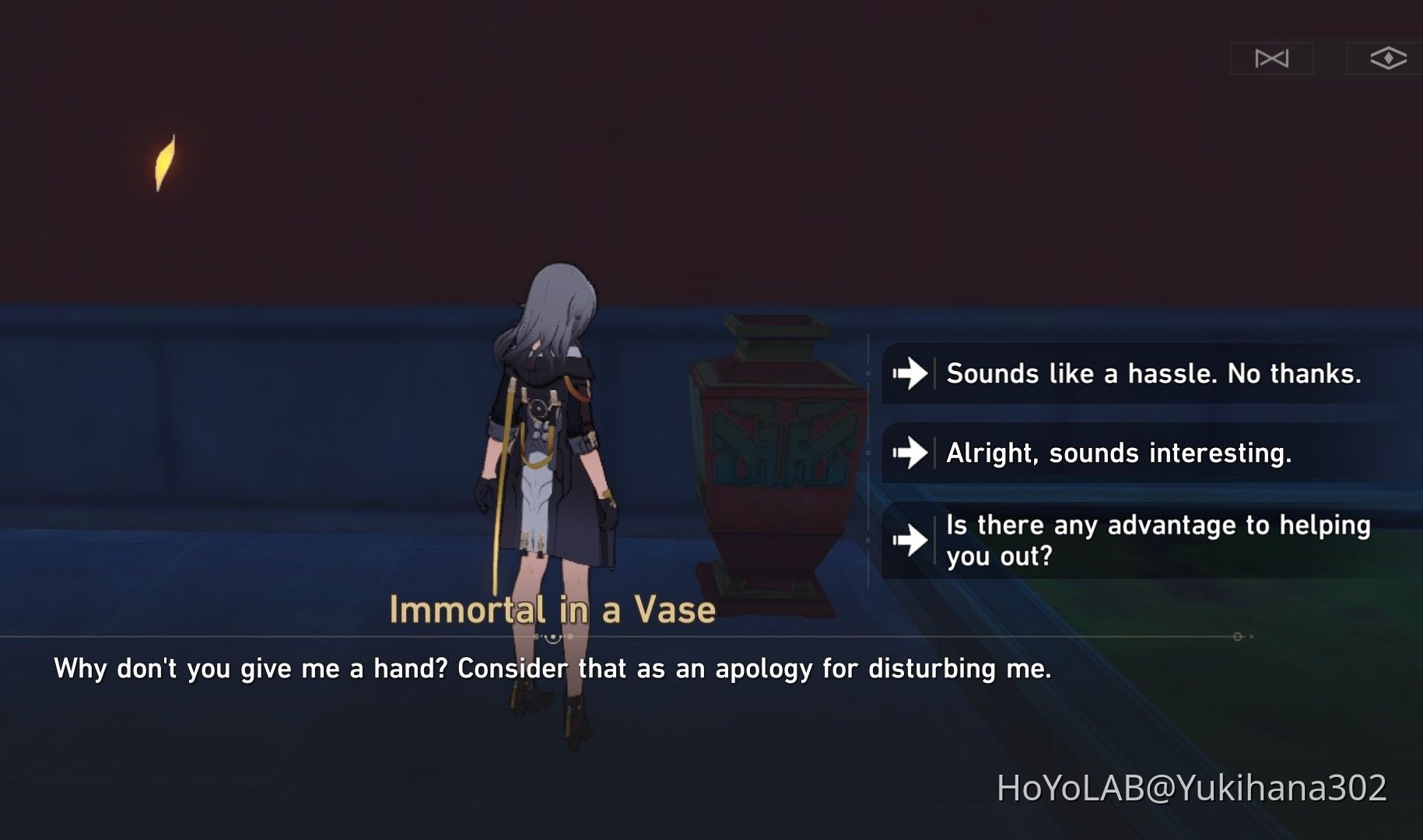Expand the third dialogue choice row
Screen dimensions: 1423x840
point(1128,541)
